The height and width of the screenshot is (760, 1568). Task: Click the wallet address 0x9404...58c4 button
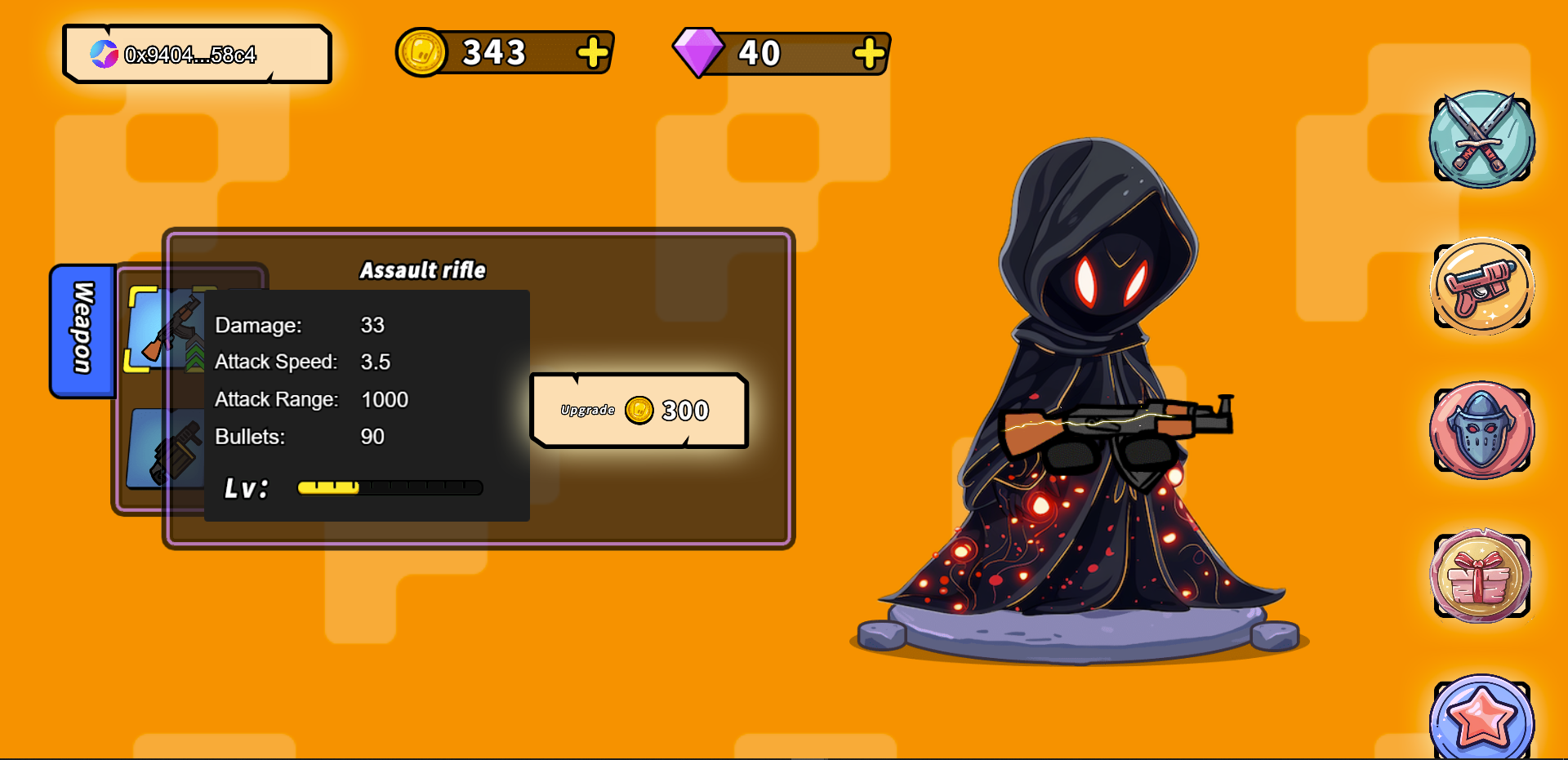pos(197,55)
